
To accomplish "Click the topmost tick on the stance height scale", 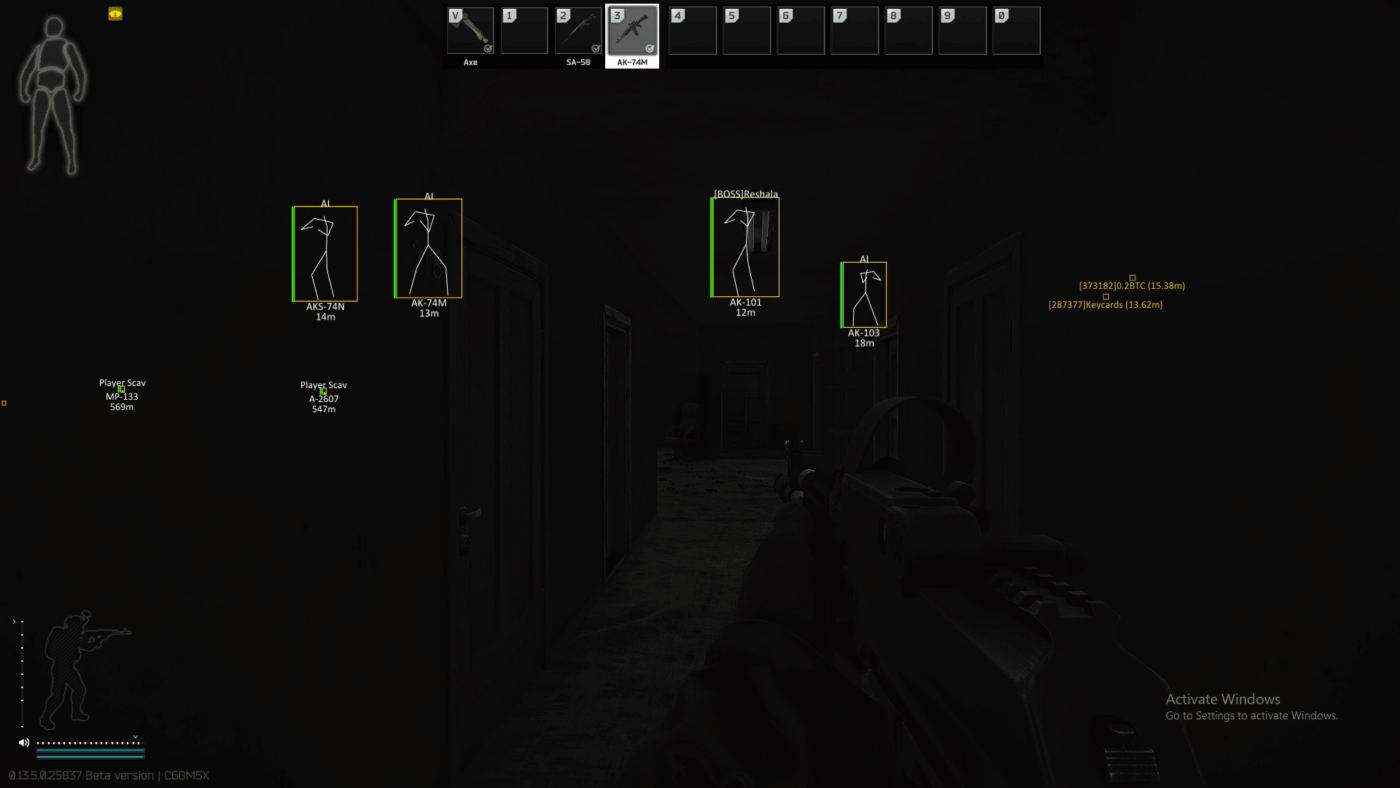I will (21, 620).
